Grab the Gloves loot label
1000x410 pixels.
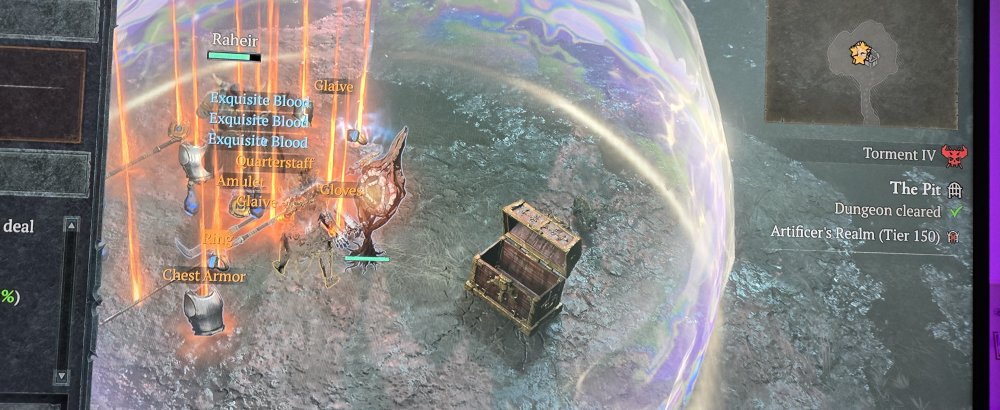341,189
